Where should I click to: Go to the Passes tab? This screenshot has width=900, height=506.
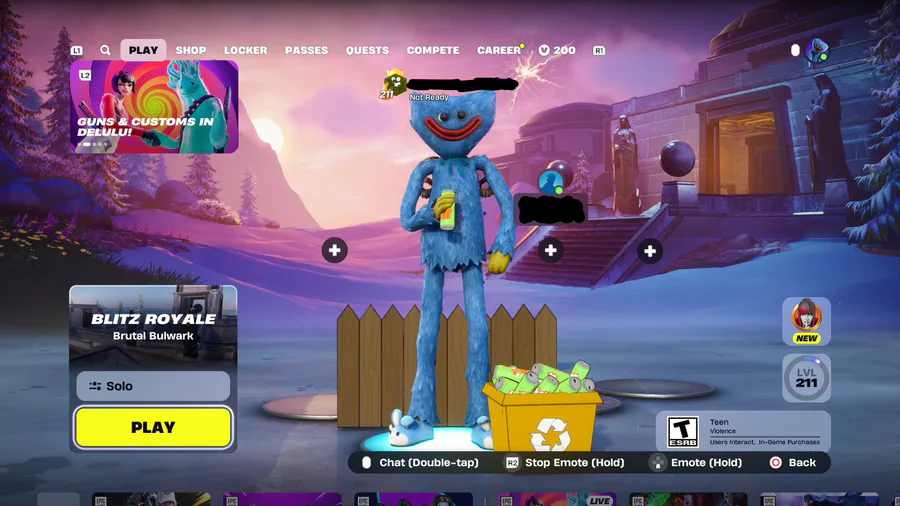pos(307,50)
